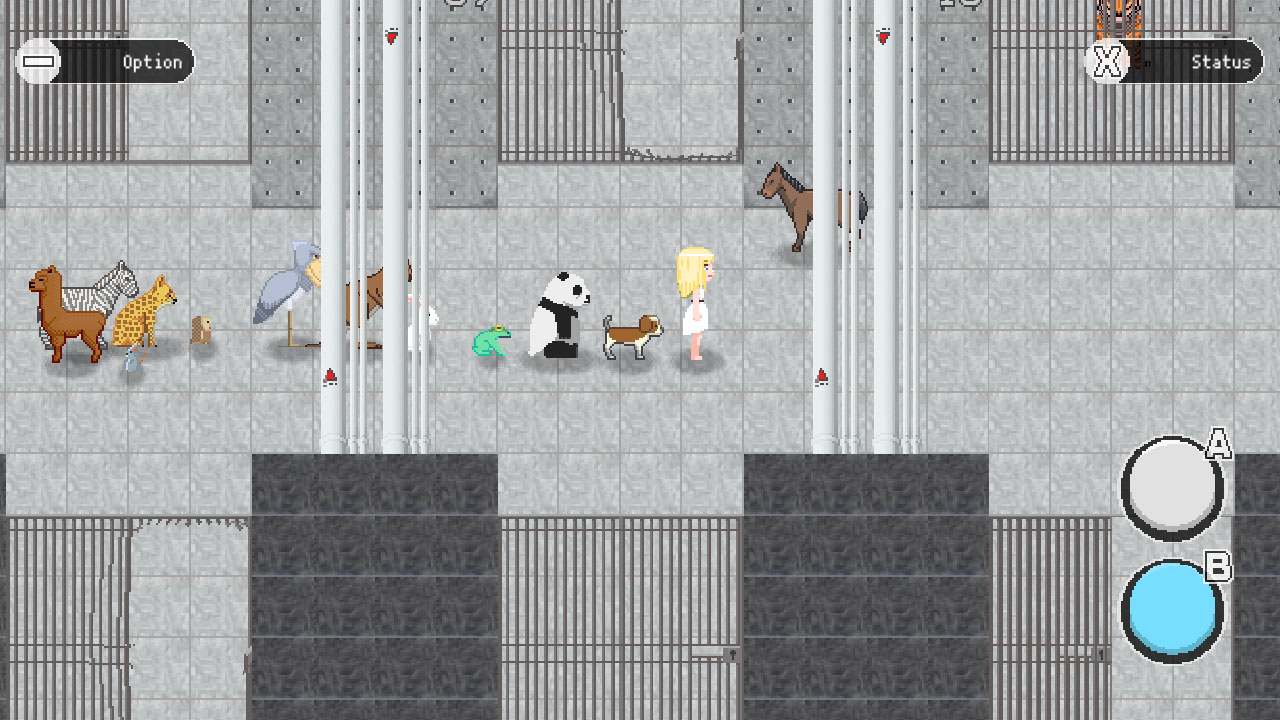Click the red heart marker on the left pillar
This screenshot has width=1280, height=720.
coord(390,35)
